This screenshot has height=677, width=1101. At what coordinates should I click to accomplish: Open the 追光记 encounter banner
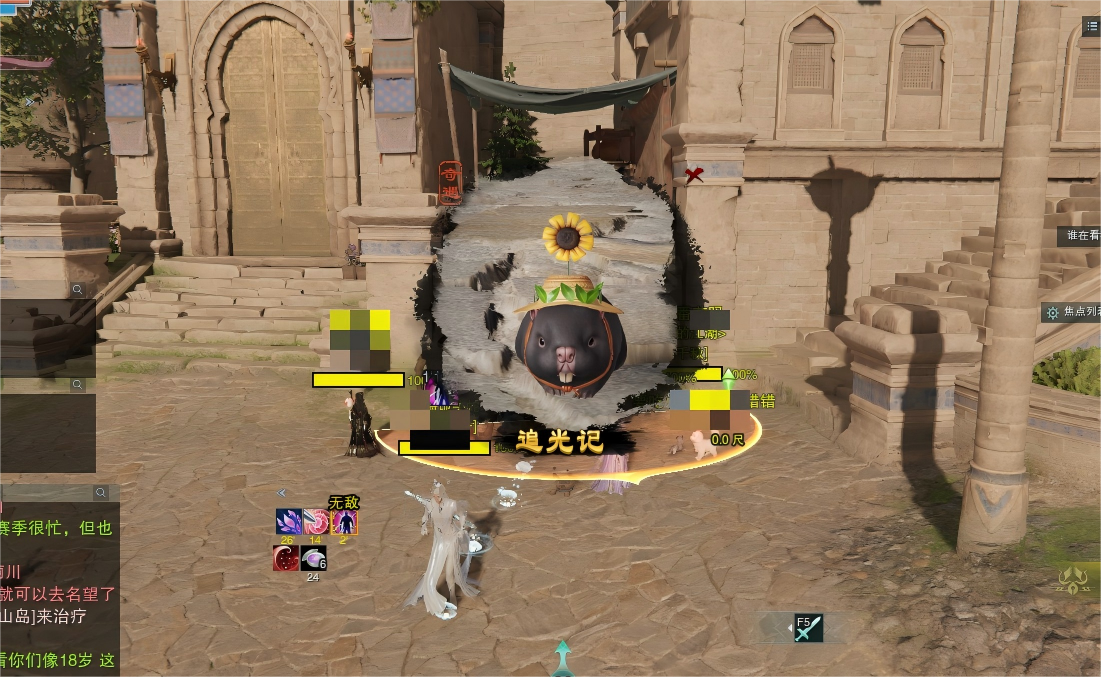[560, 441]
